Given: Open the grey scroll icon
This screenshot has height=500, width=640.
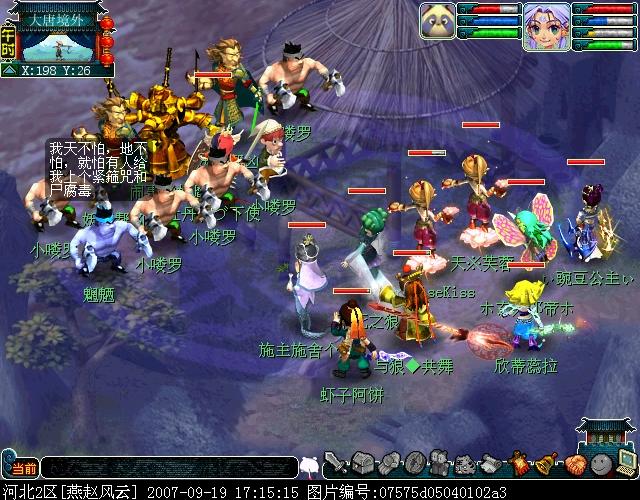Looking at the screenshot, I should click(492, 464).
